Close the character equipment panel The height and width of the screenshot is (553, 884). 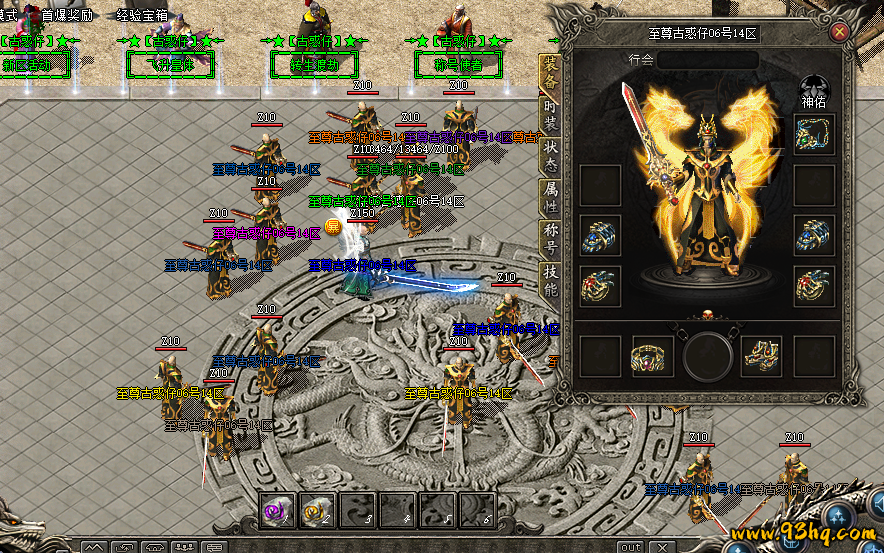pyautogui.click(x=839, y=32)
